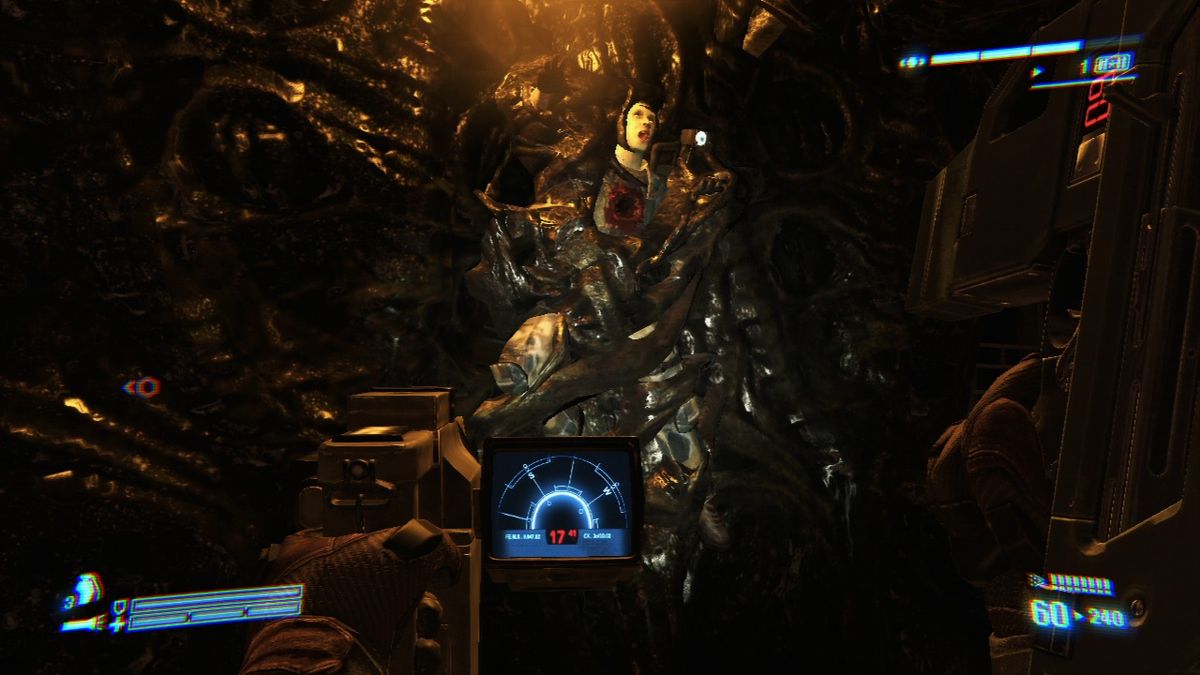Click the armor shield icon
Viewport: 1200px width, 675px height.
coord(120,606)
